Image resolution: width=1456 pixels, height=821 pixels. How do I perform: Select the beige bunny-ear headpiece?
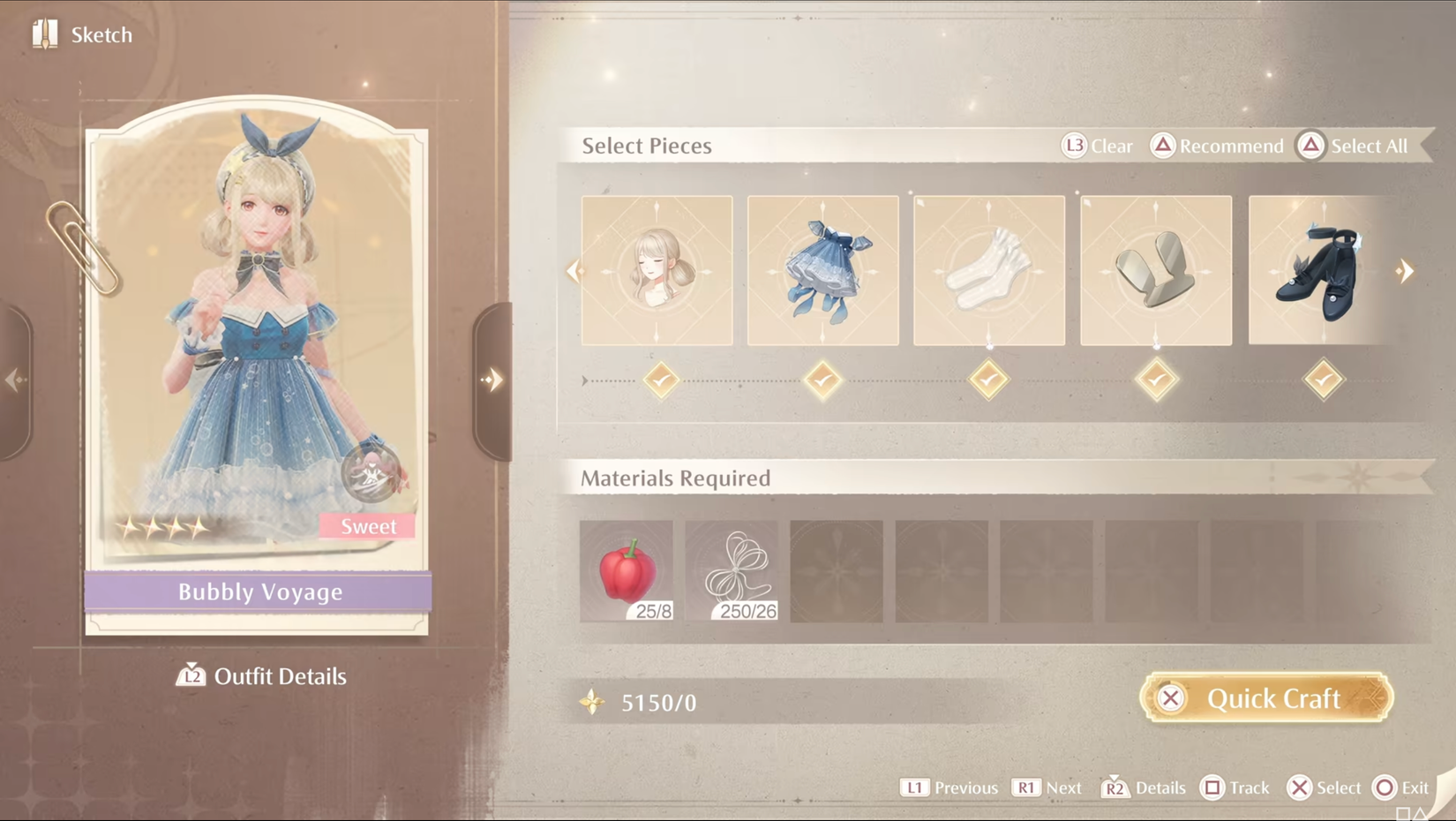[x=1154, y=270]
